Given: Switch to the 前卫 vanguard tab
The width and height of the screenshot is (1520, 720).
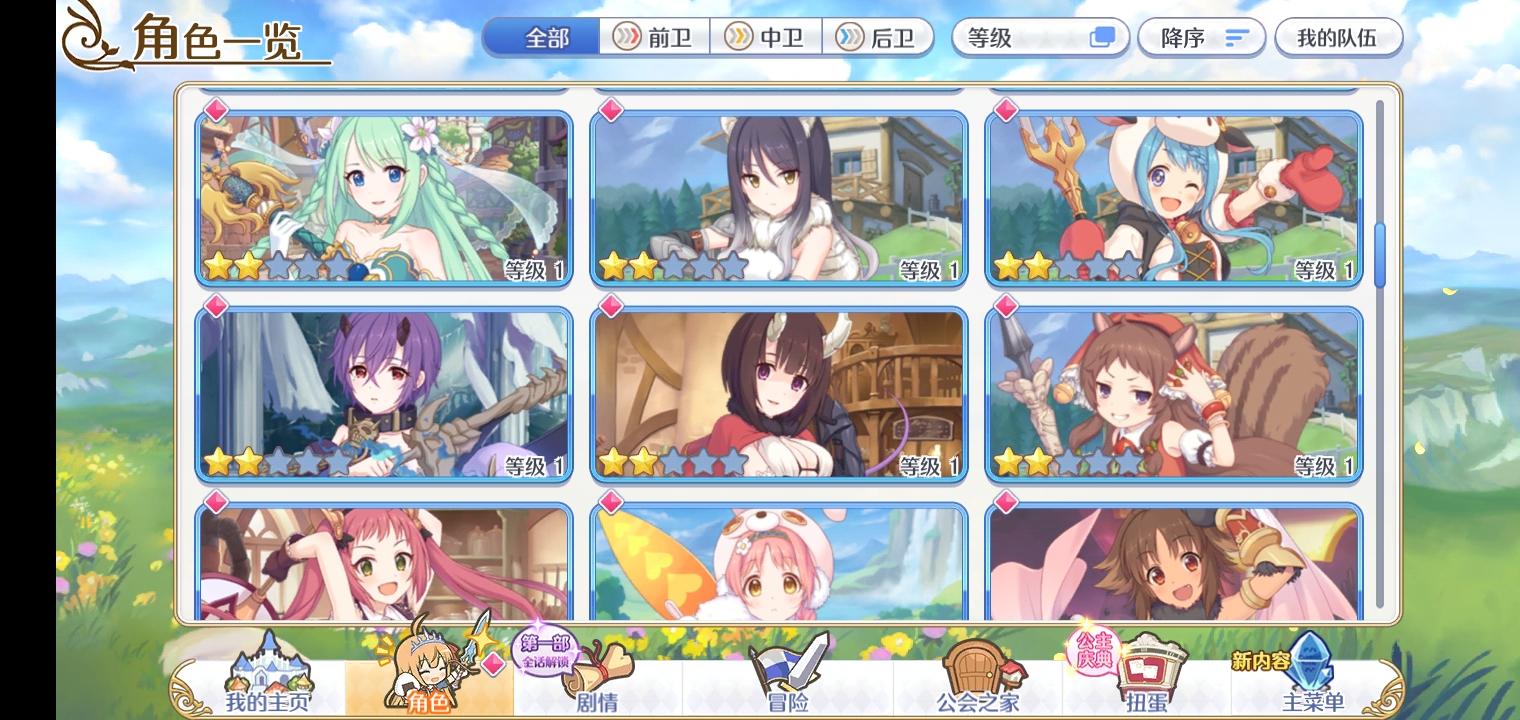Looking at the screenshot, I should tap(655, 37).
